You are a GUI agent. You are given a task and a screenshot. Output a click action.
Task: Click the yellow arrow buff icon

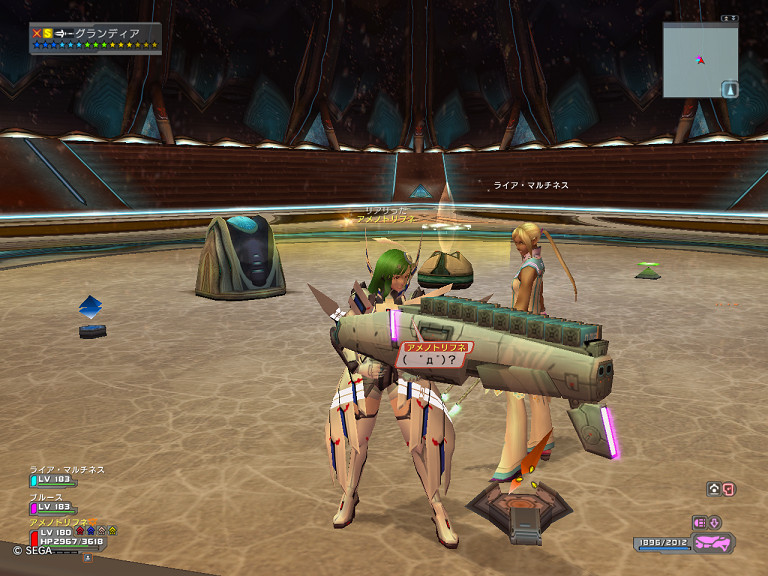click(112, 530)
